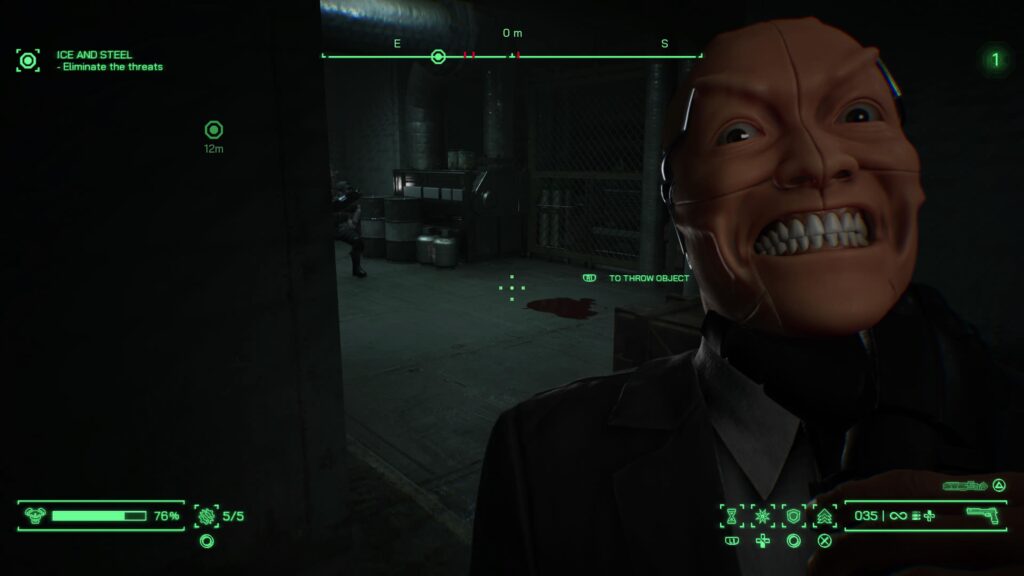Open the notification counter badge showing 1

[x=994, y=60]
